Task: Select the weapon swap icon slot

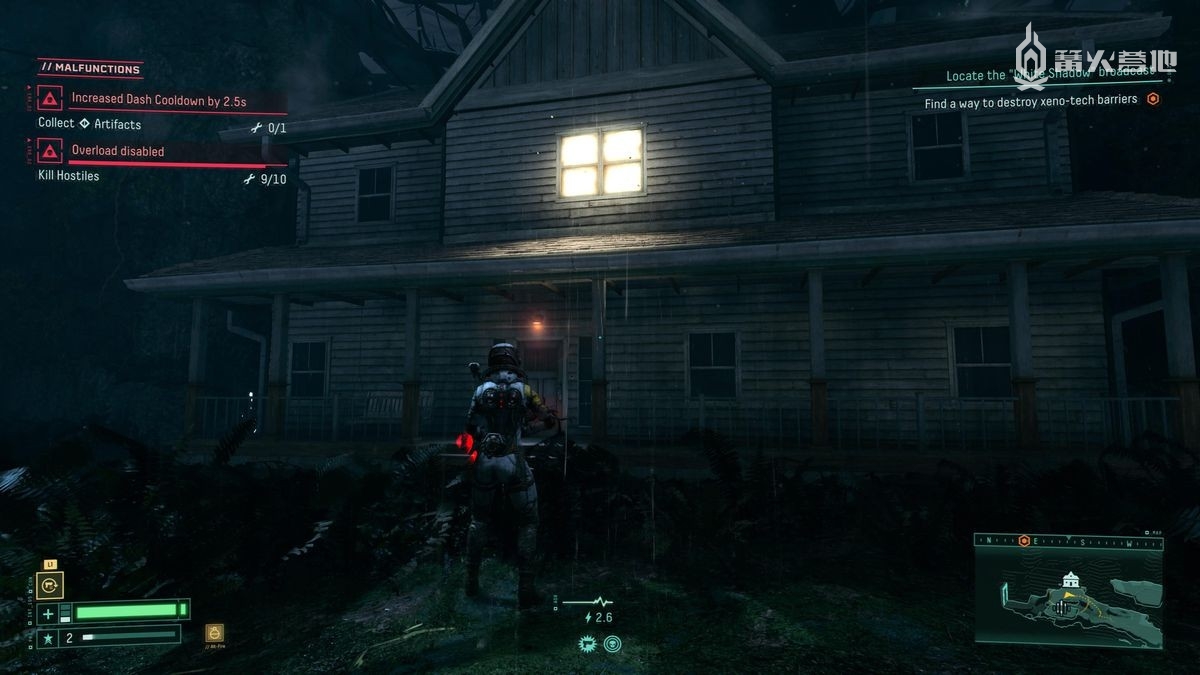Action: [48, 585]
